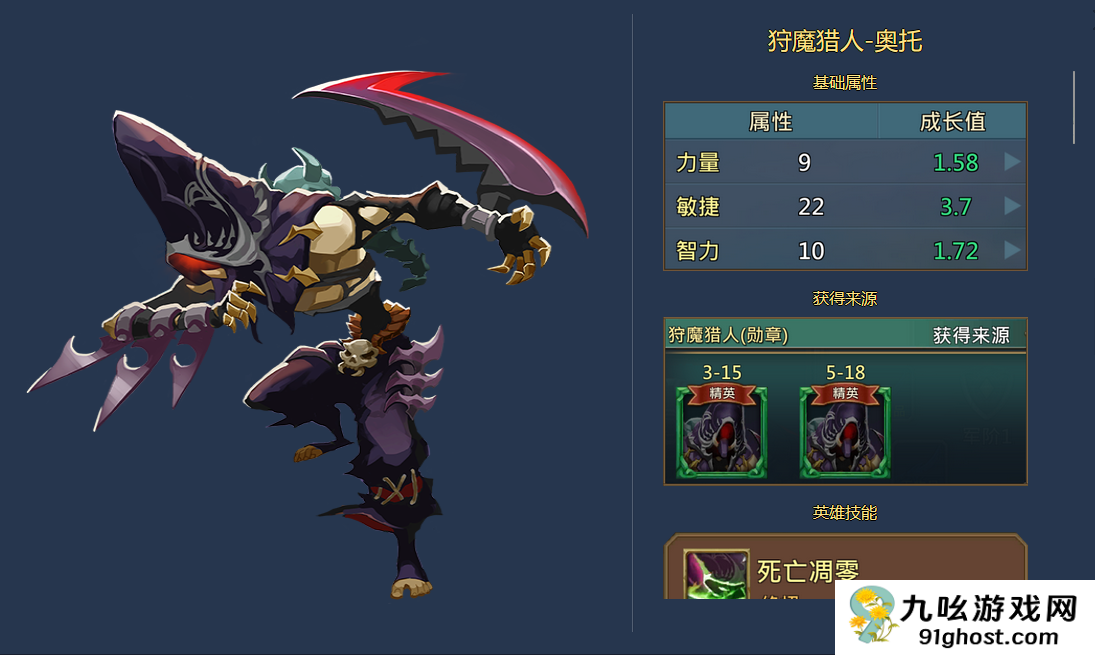The image size is (1095, 655).
Task: Expand the 智力 intelligence attribute arrow
Action: point(1012,250)
